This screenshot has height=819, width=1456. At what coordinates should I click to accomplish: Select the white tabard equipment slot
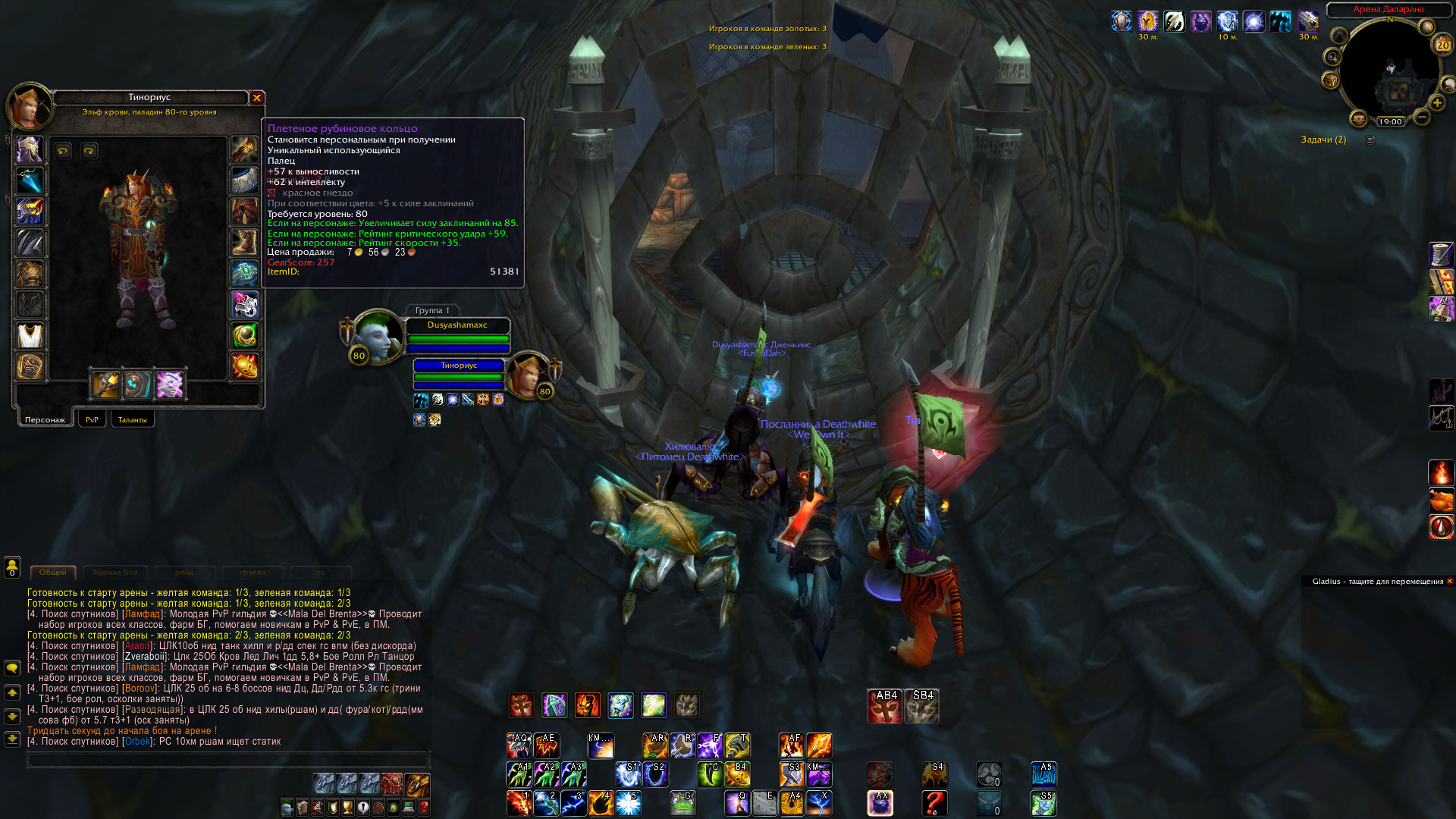30,335
